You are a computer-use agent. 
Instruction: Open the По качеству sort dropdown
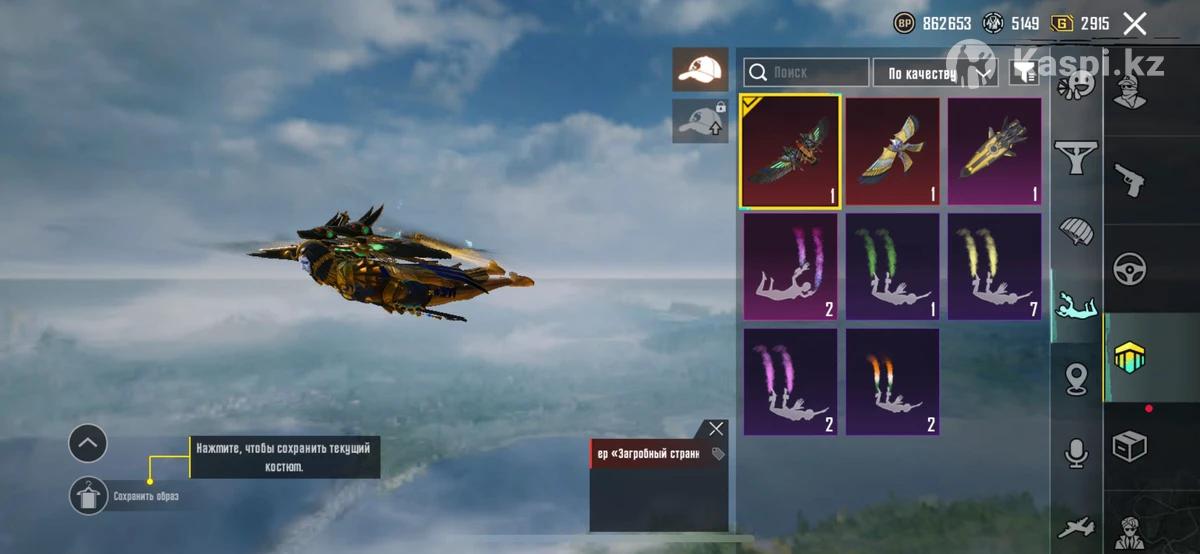point(935,72)
